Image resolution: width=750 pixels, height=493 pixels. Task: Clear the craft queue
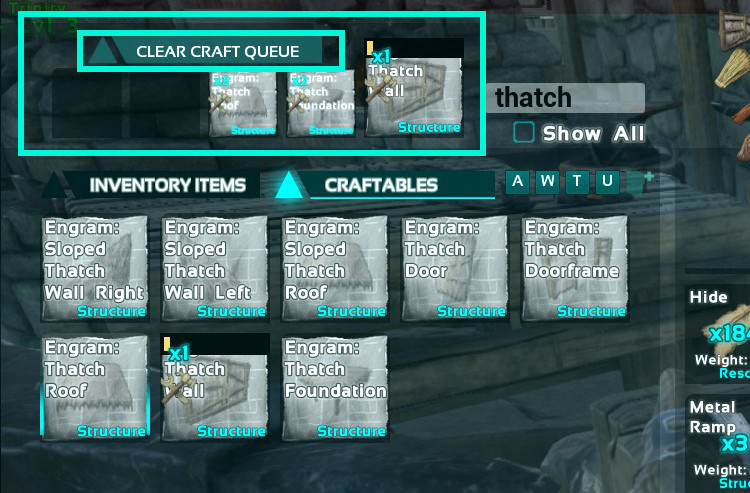coord(215,51)
